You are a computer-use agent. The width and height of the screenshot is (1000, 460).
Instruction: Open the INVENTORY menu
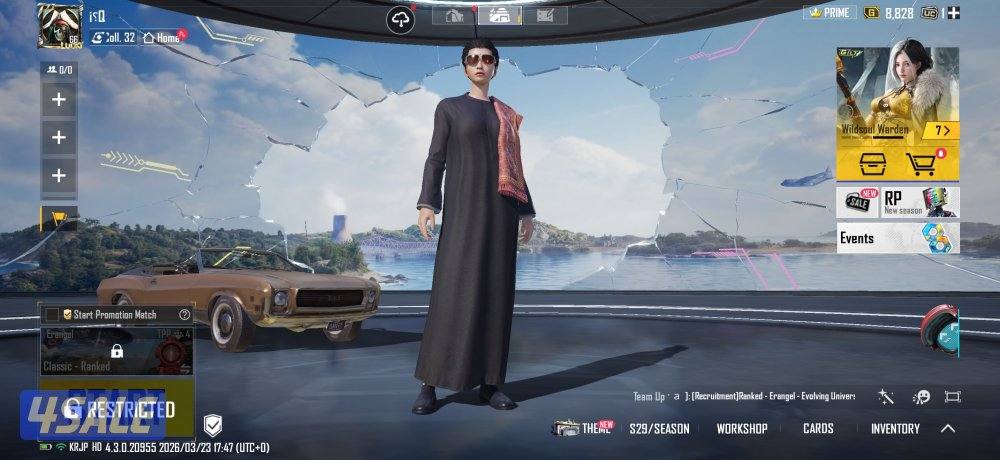pos(895,428)
